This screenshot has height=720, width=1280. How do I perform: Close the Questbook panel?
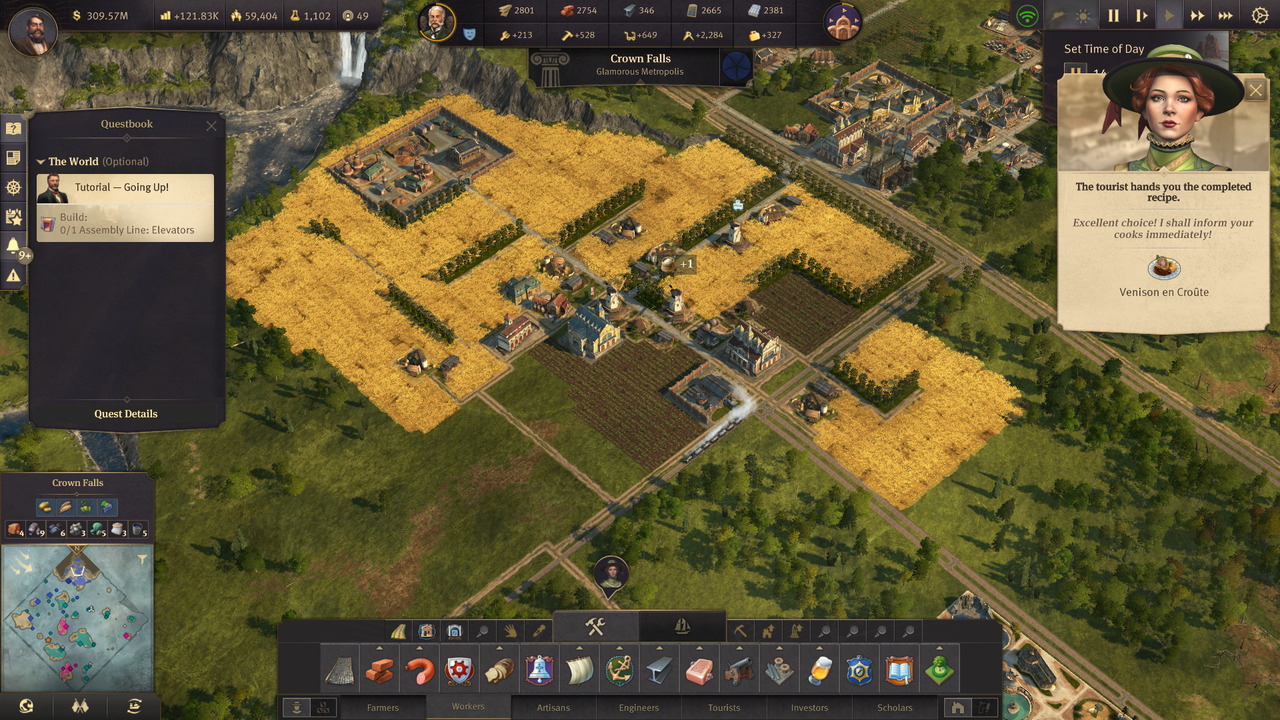pos(211,125)
